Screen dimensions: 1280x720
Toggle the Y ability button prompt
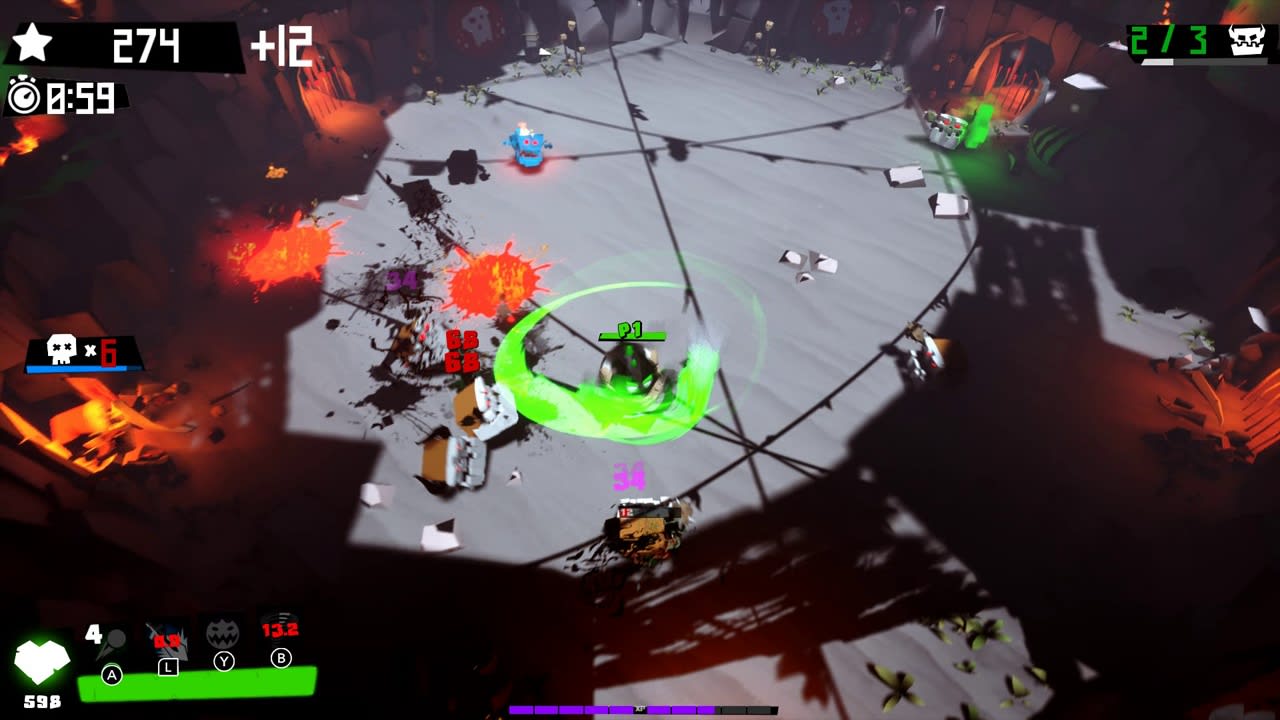(x=222, y=660)
